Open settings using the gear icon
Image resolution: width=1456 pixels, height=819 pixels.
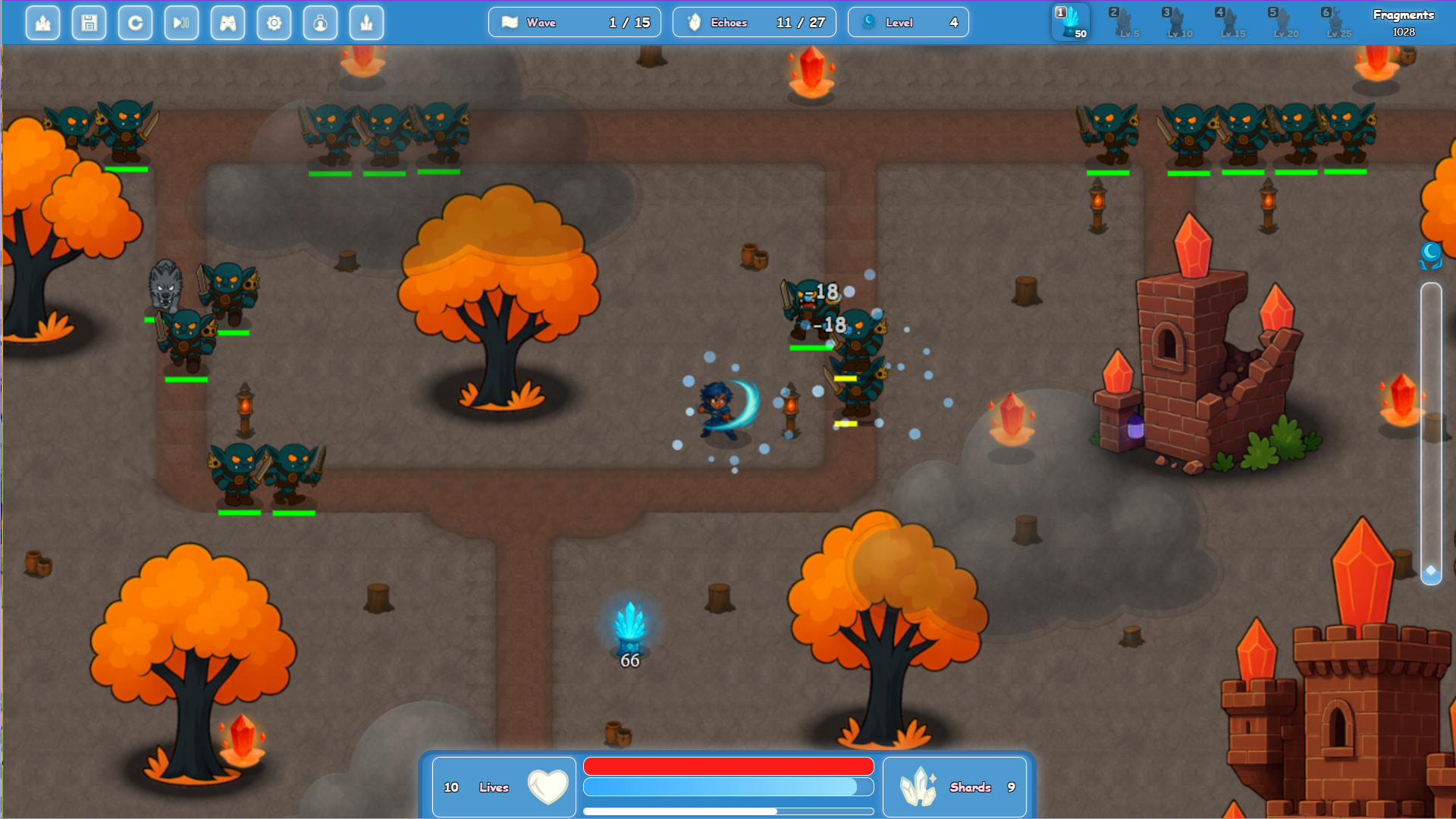click(274, 23)
